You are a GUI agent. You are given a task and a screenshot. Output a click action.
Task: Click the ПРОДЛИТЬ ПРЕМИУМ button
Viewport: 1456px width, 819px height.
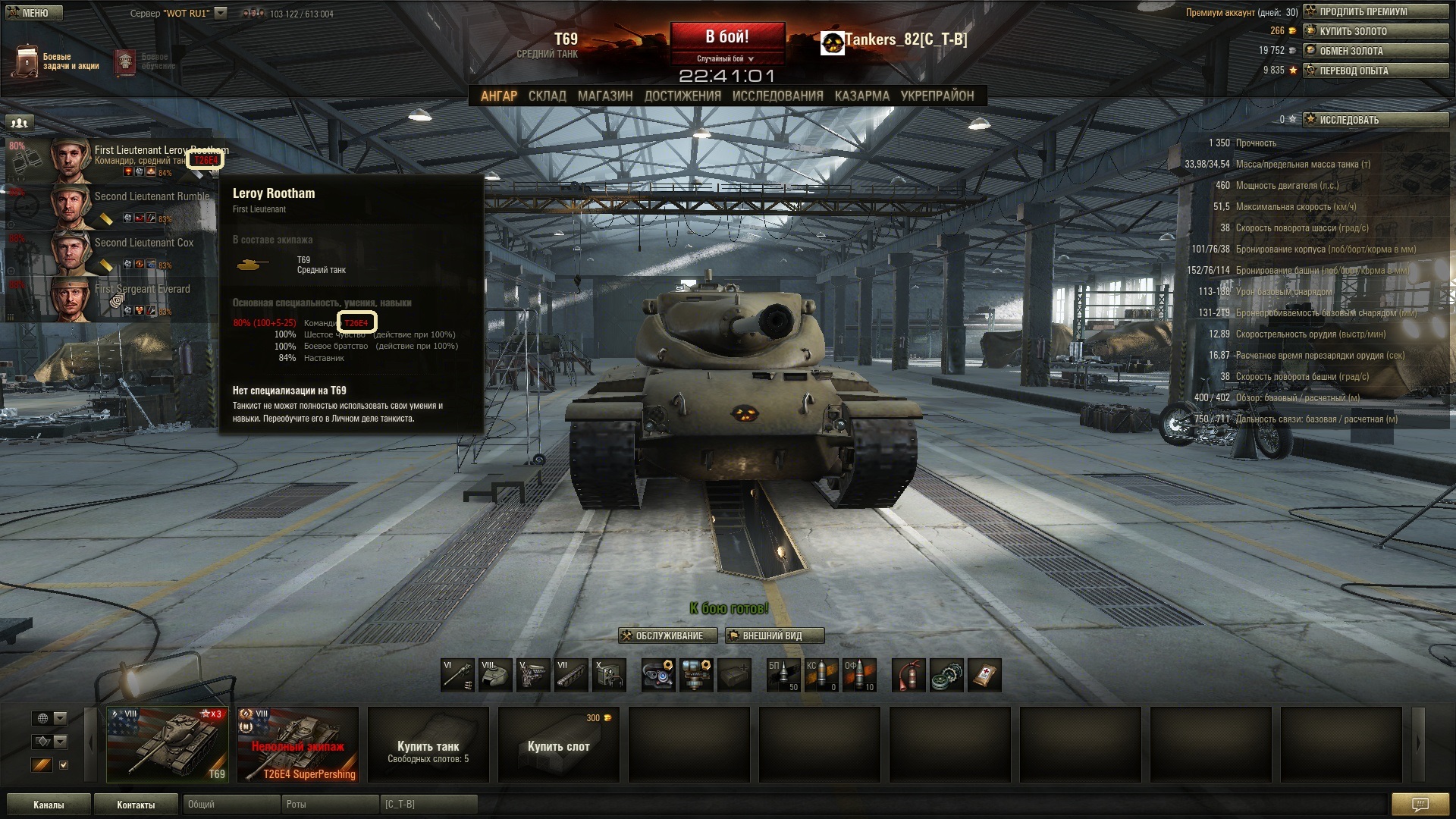(x=1376, y=11)
